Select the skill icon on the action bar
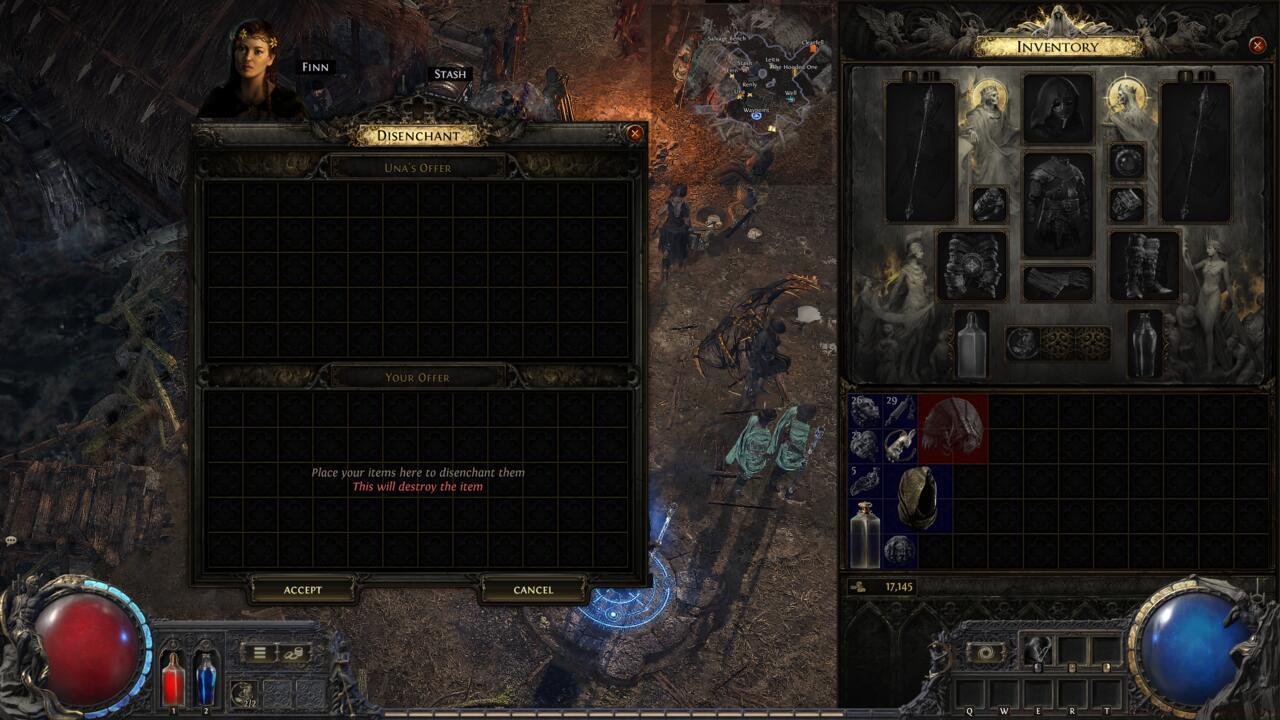 [x=1037, y=650]
